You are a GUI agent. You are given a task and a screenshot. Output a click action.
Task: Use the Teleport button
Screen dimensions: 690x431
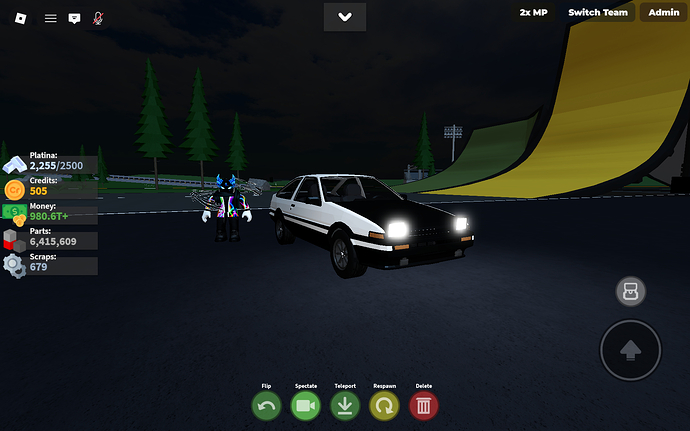point(345,405)
